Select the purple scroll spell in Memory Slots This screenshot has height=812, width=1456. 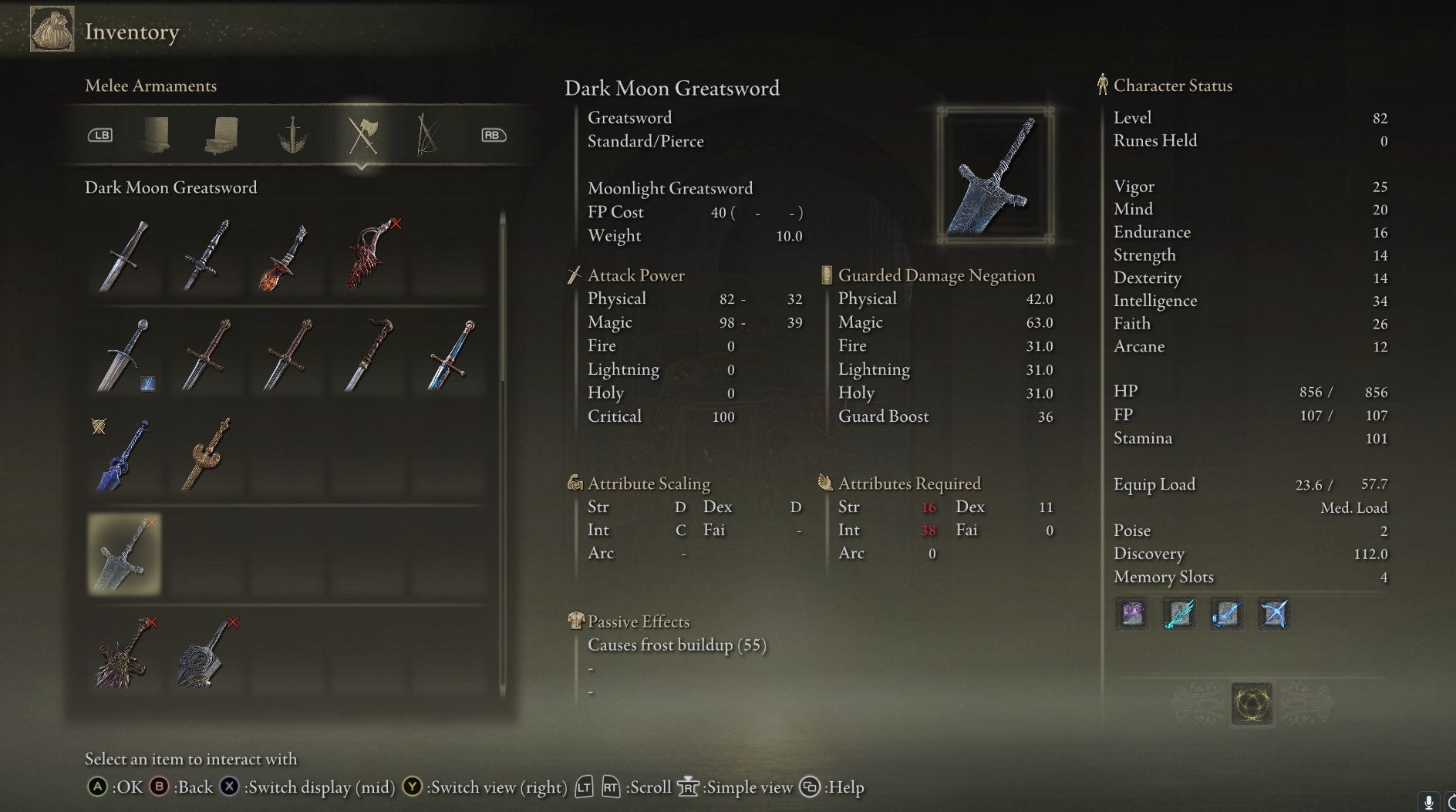(x=1132, y=615)
